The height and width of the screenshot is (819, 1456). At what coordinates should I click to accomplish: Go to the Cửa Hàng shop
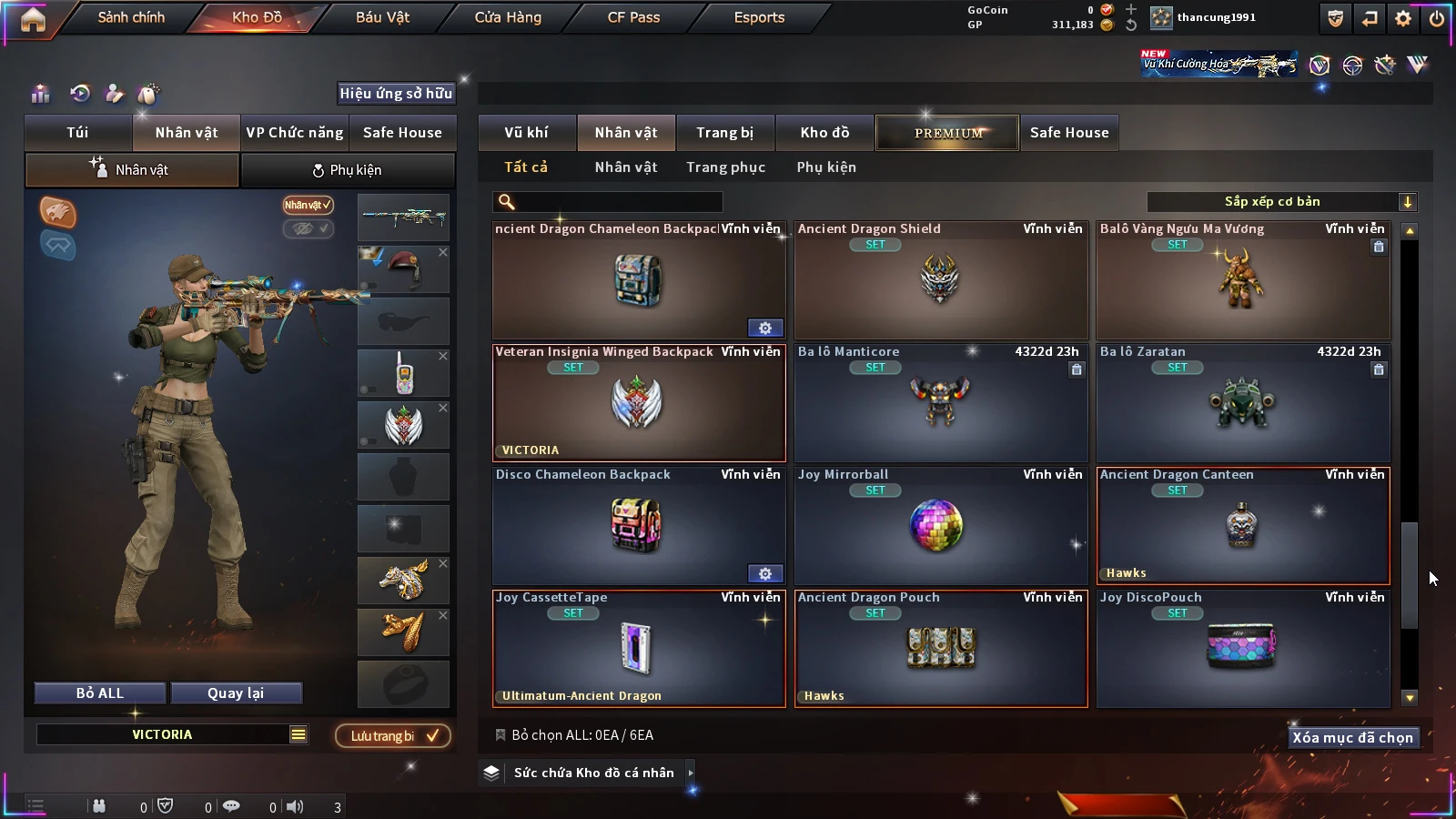coord(508,17)
